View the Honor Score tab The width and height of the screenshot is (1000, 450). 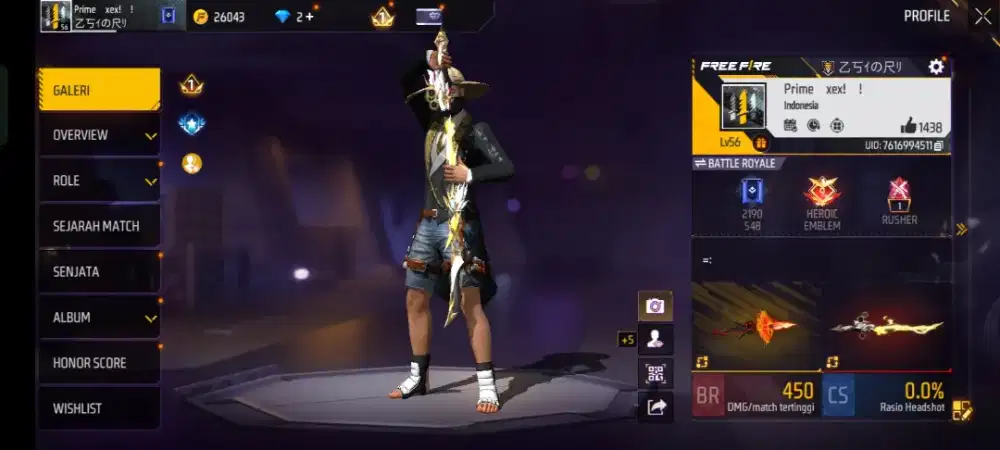pyautogui.click(x=98, y=363)
